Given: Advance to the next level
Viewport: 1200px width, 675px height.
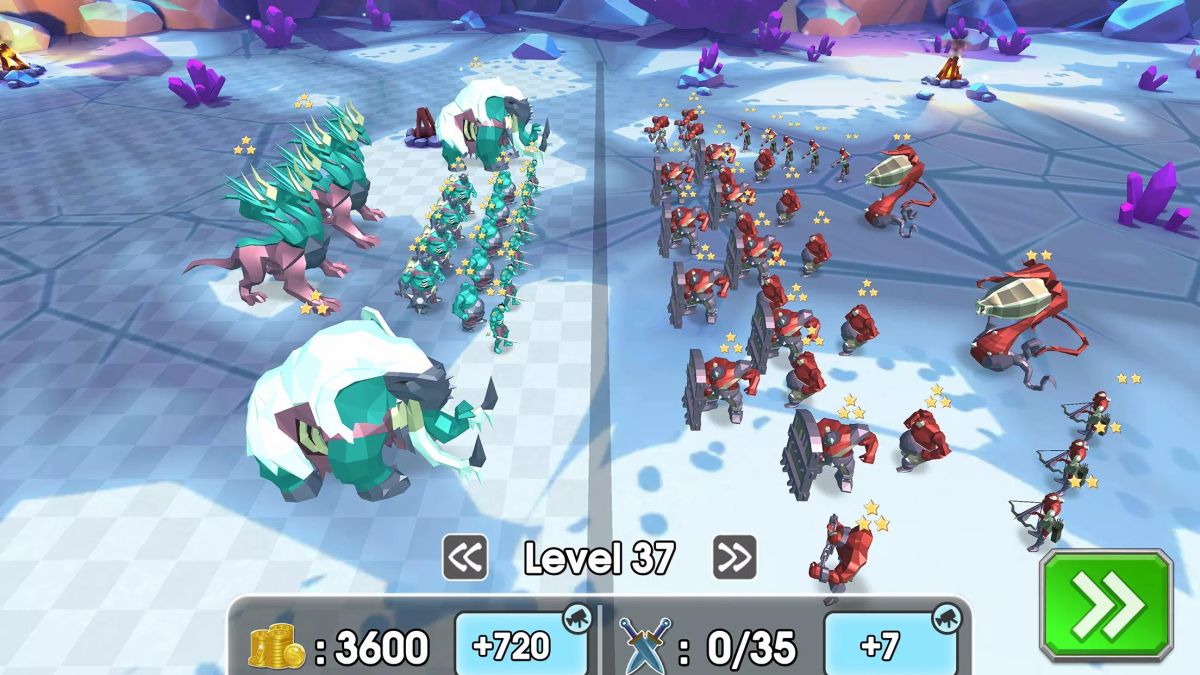Looking at the screenshot, I should click(734, 558).
